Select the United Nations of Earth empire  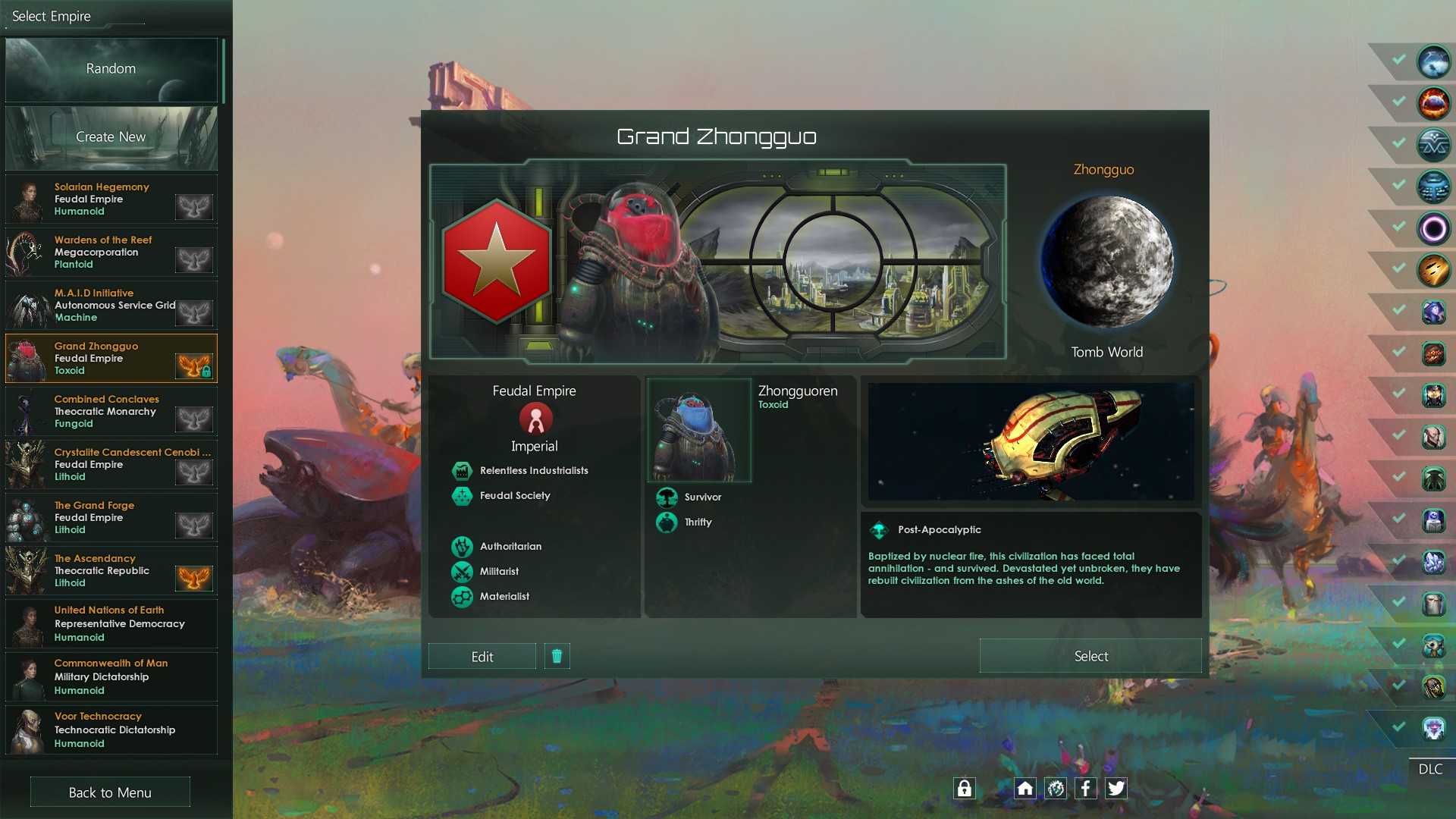(110, 623)
